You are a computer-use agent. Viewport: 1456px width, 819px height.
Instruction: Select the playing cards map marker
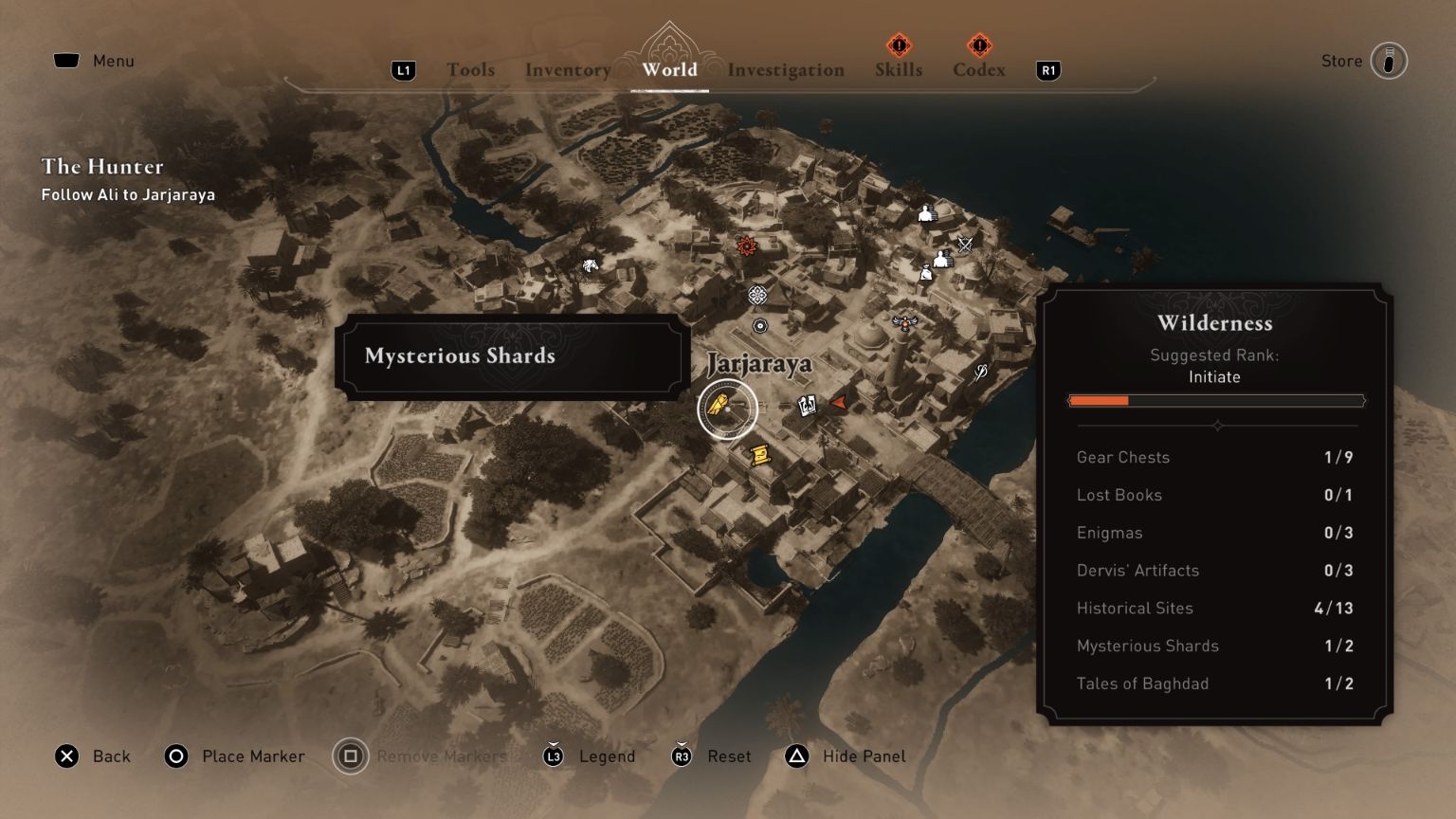pos(807,406)
